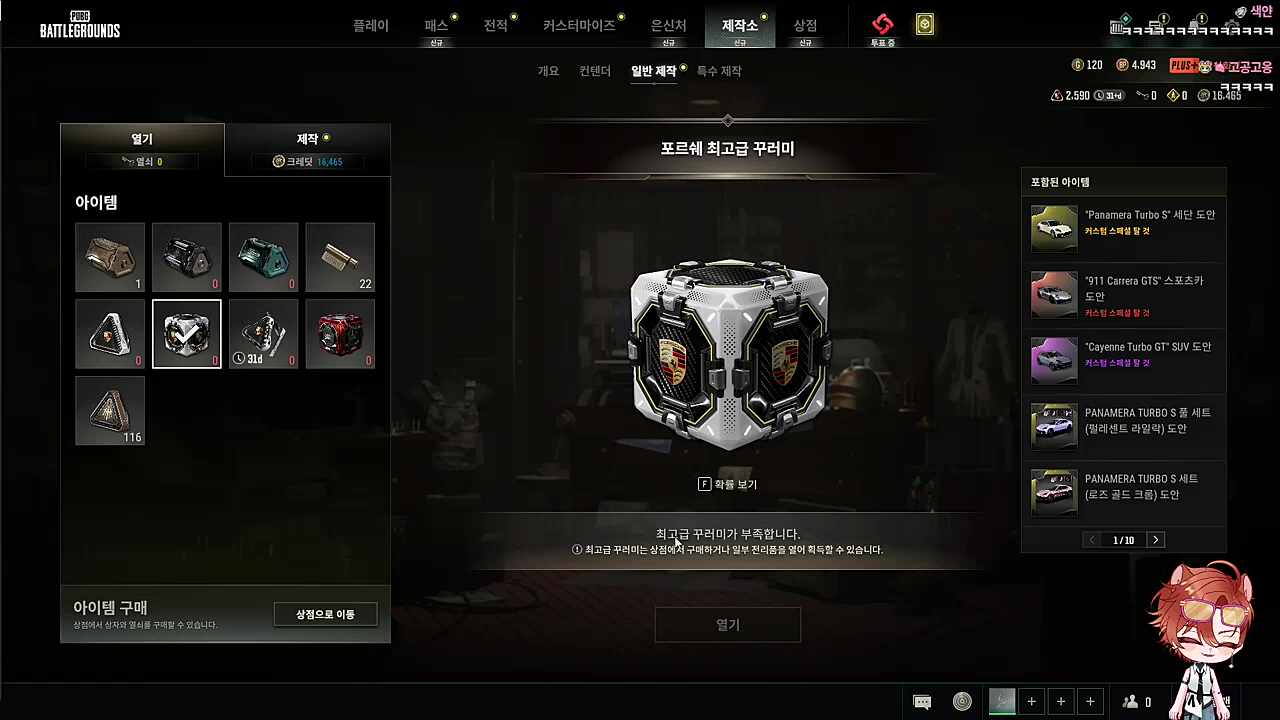The height and width of the screenshot is (720, 1280).
Task: Select the 제작 crafting tab
Action: point(308,149)
